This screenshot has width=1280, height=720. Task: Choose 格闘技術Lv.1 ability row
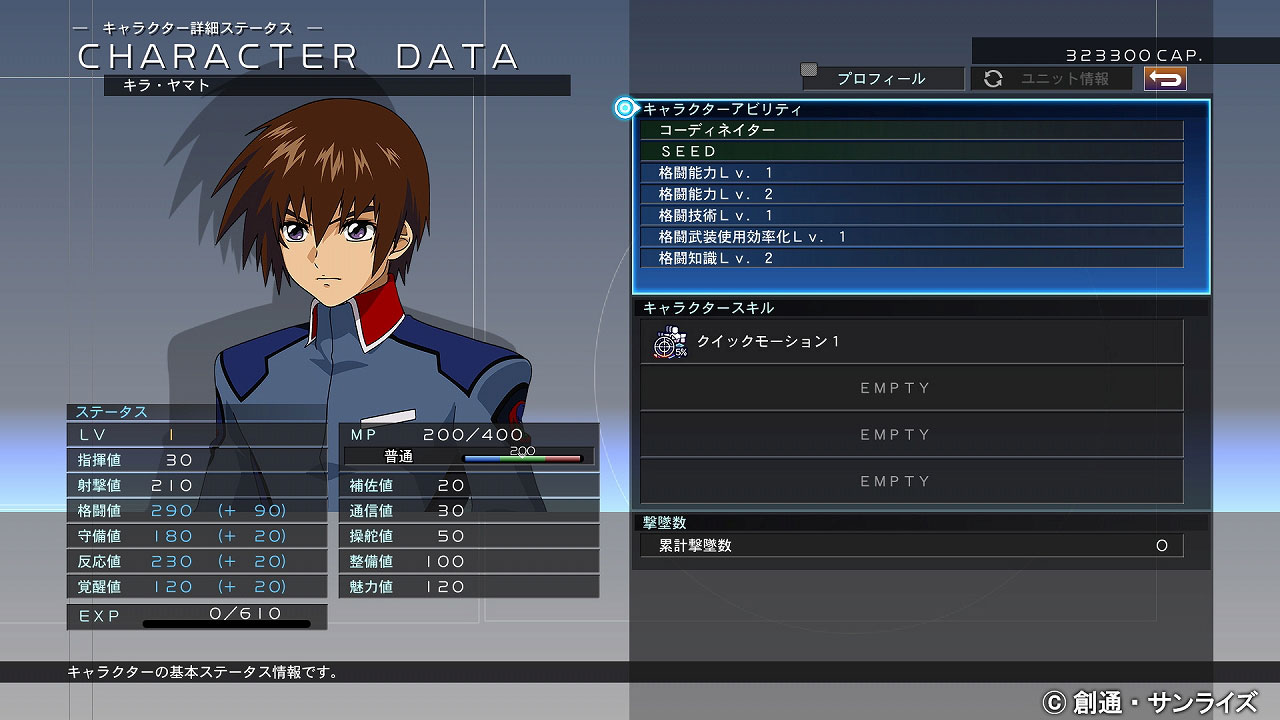click(911, 215)
